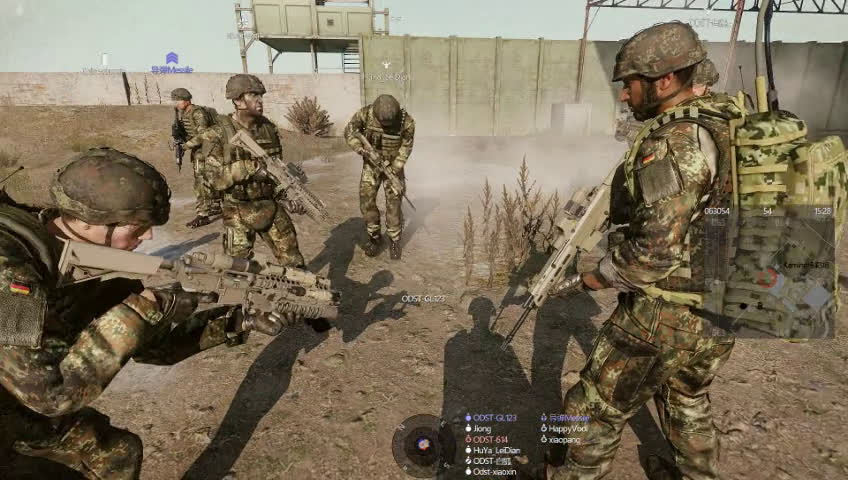The width and height of the screenshot is (848, 480).
Task: Choose HappyVoci in the squad list
Action: tap(567, 429)
